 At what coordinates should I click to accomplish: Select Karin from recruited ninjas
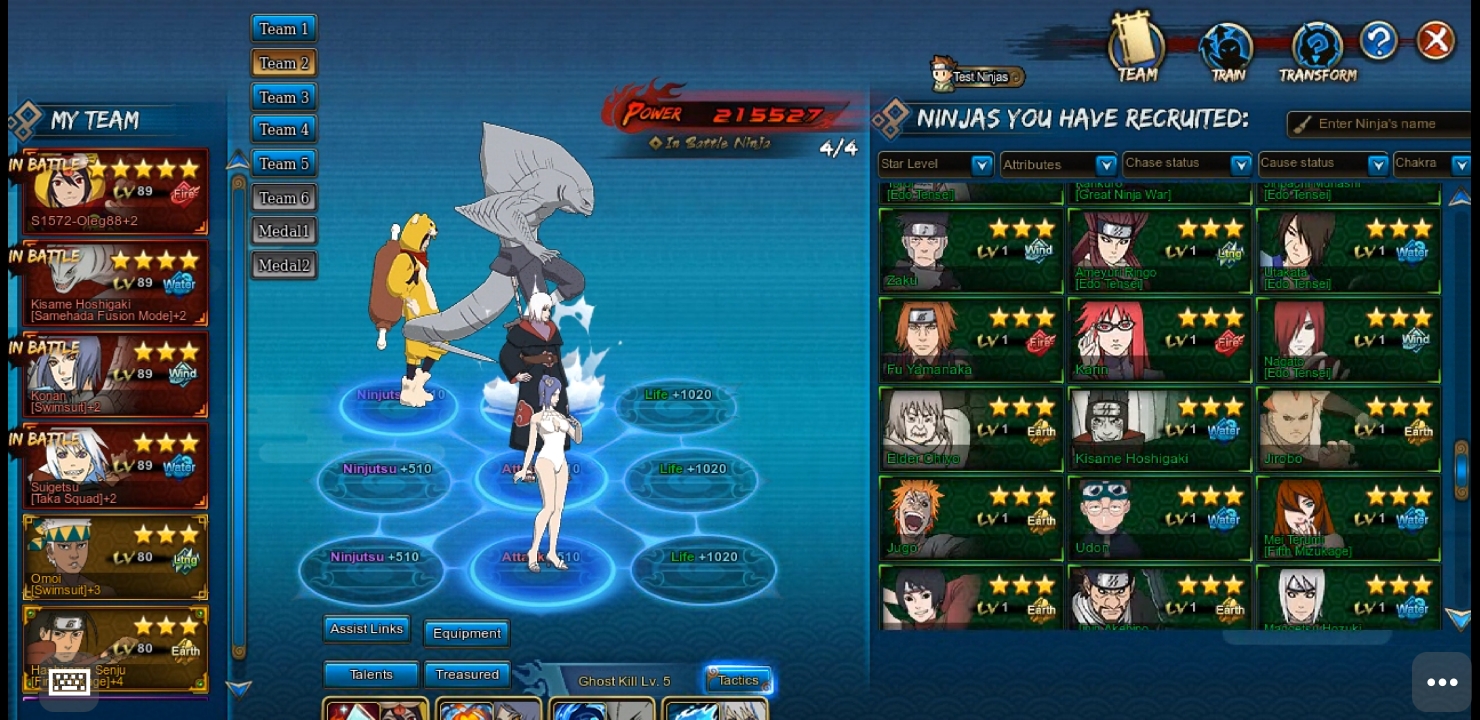(x=1160, y=340)
